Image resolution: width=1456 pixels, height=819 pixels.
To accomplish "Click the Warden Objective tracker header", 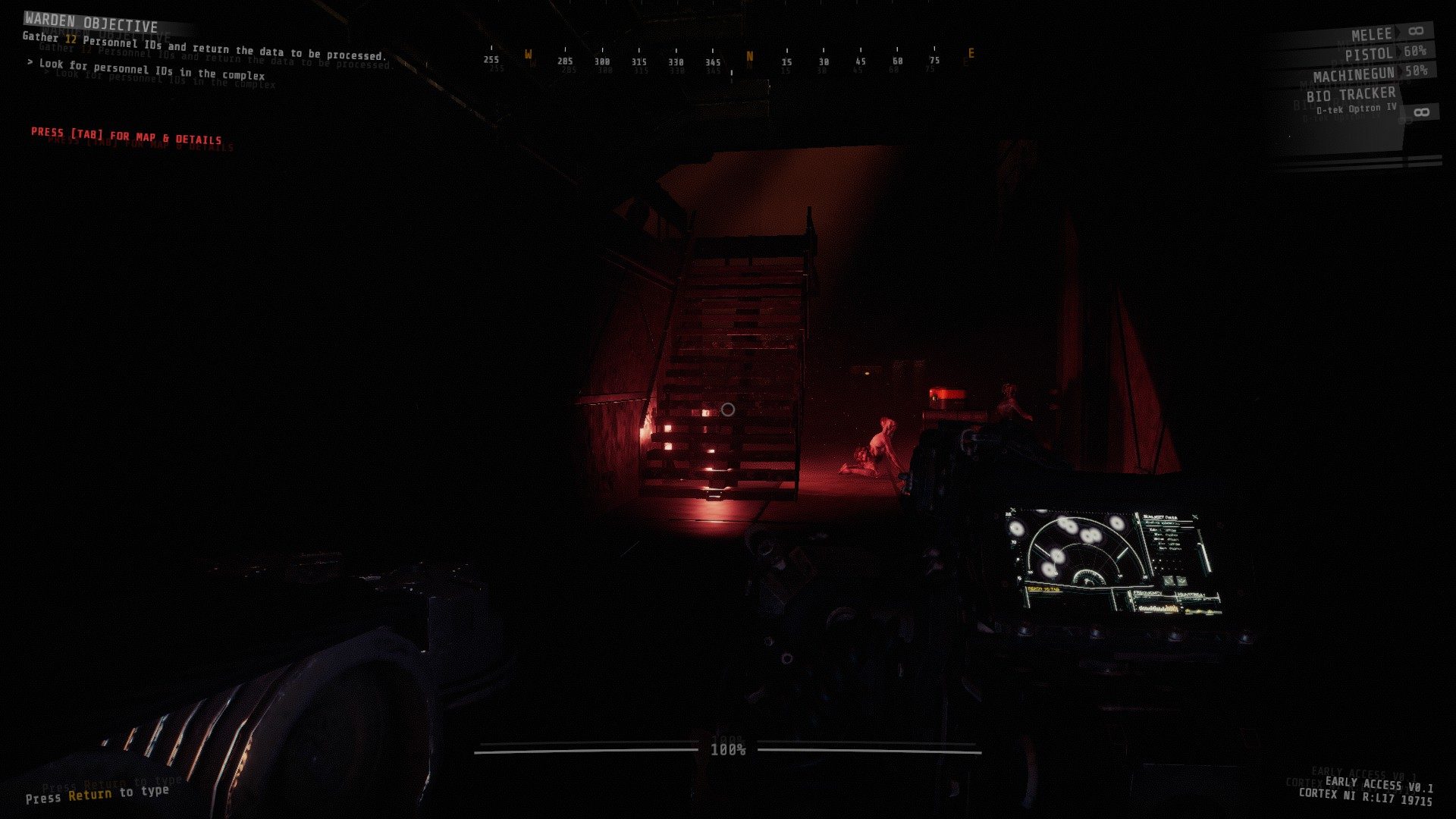I will click(91, 23).
